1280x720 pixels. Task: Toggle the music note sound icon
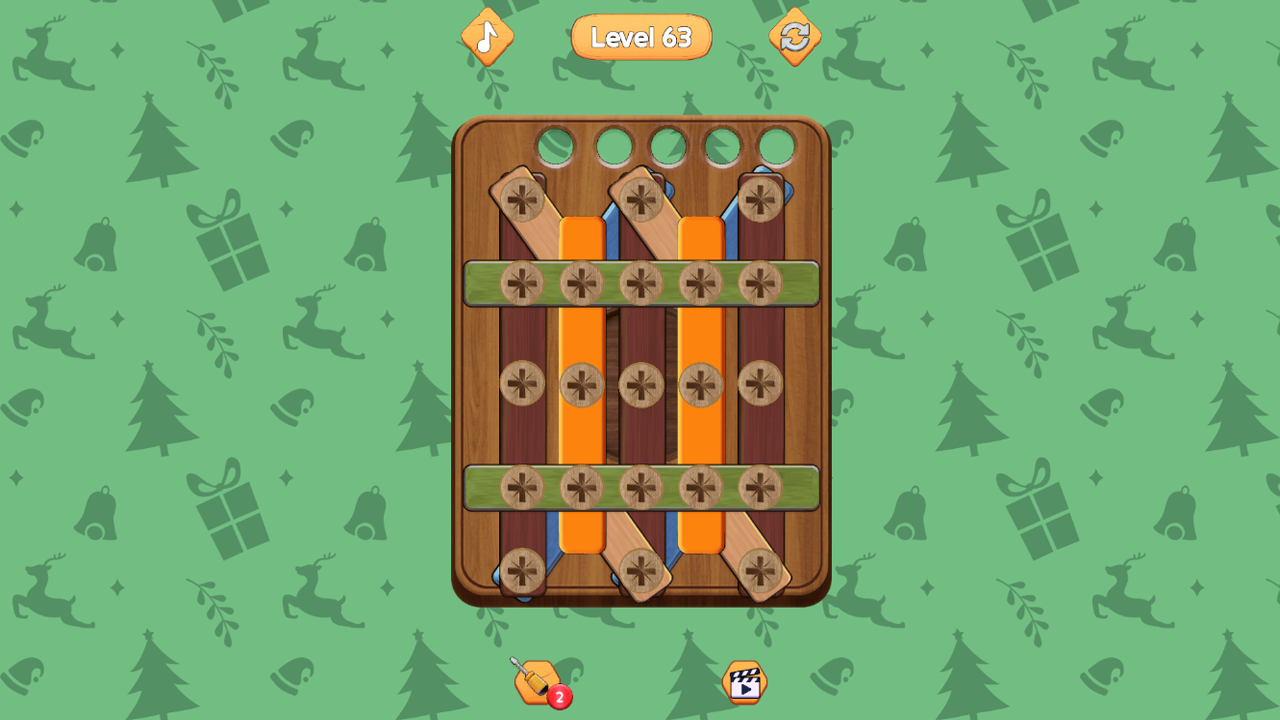[487, 38]
